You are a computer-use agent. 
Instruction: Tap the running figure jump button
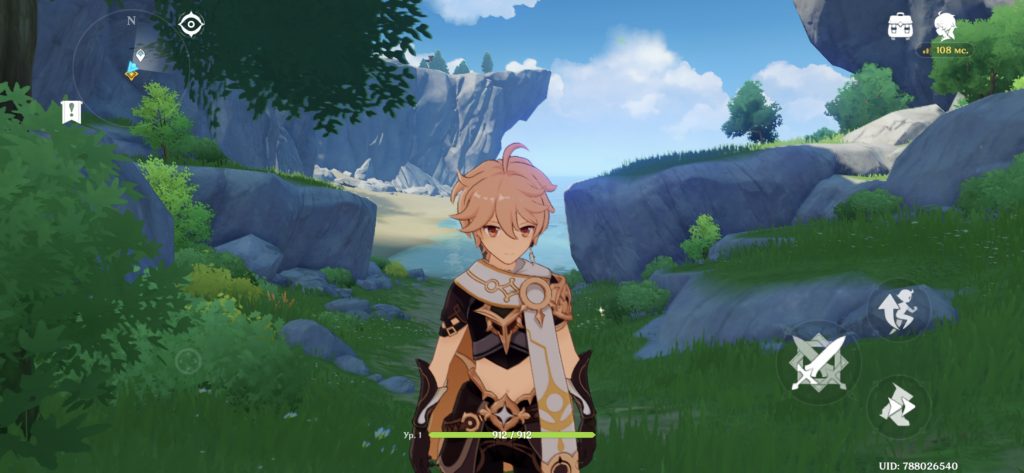coord(898,308)
